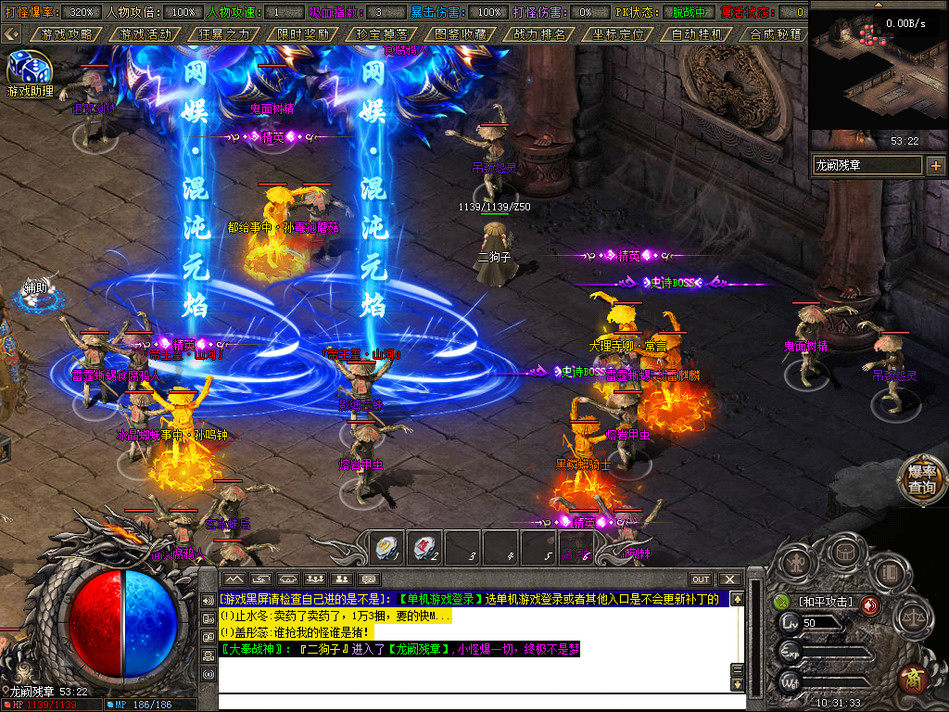The image size is (949, 712).
Task: Open the 游戏活动 events menu
Action: coord(145,33)
